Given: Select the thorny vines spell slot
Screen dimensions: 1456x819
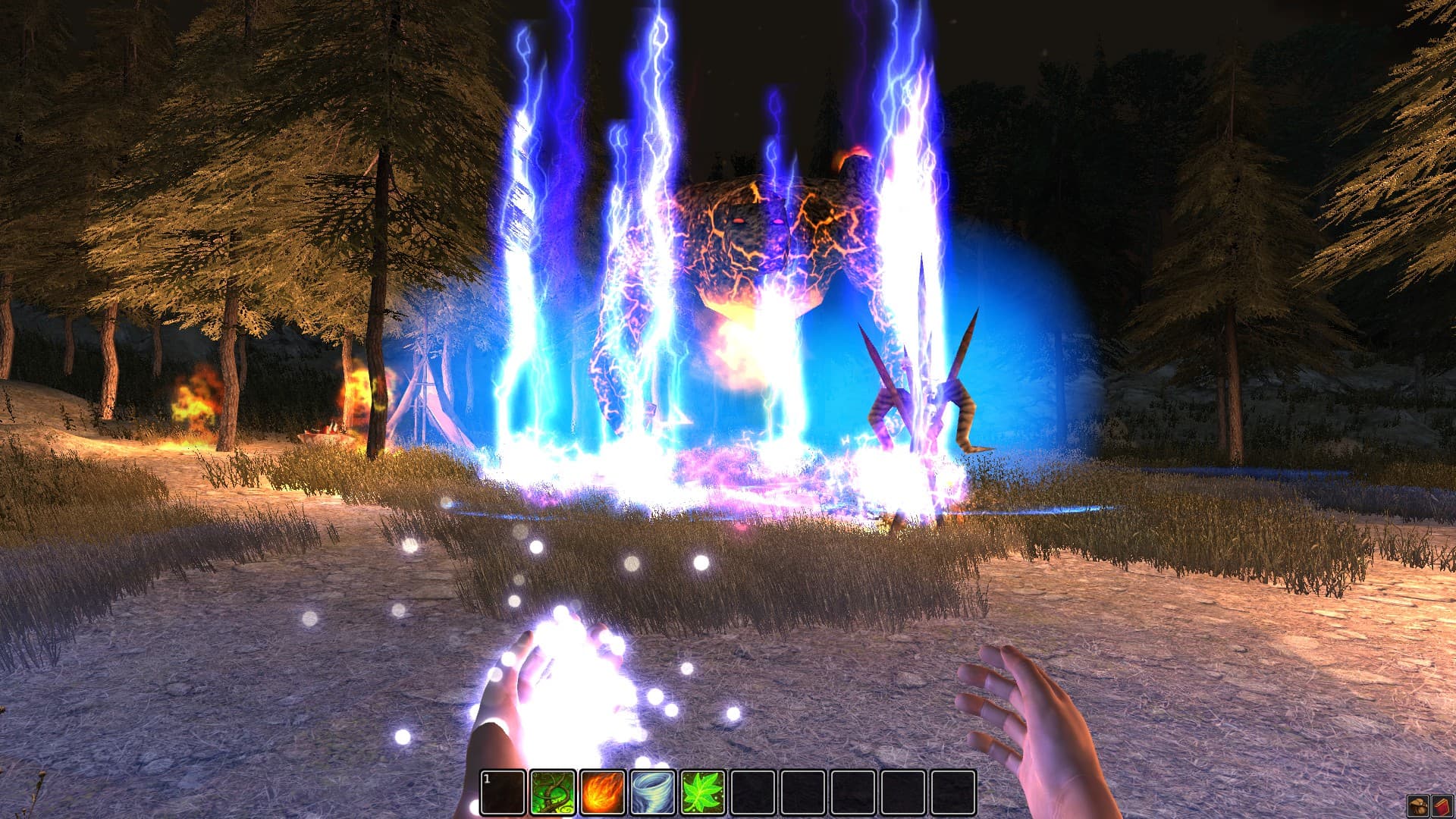Looking at the screenshot, I should 552,792.
